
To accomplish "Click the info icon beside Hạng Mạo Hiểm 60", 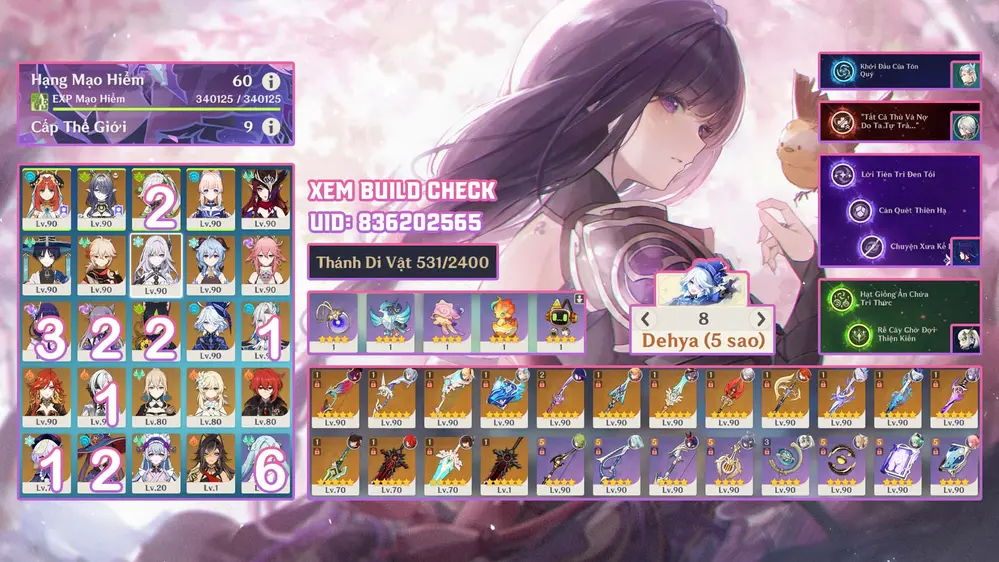I will [x=270, y=81].
